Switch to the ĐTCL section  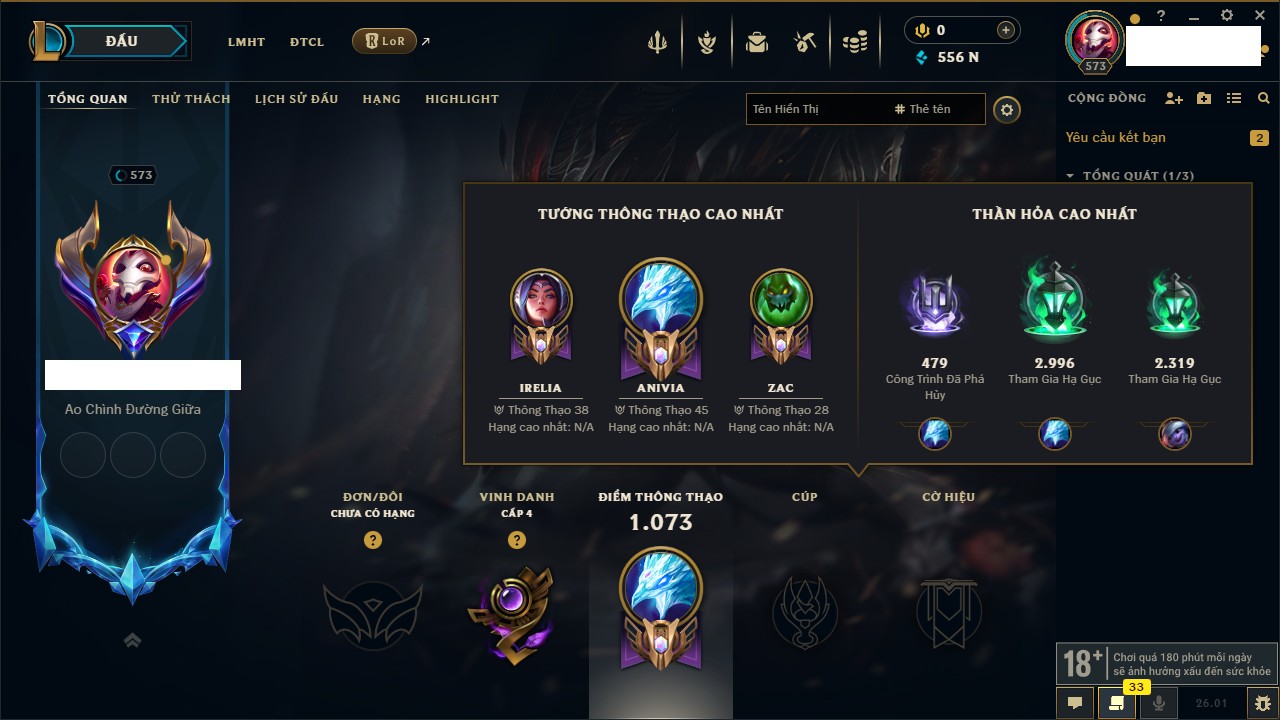[307, 42]
